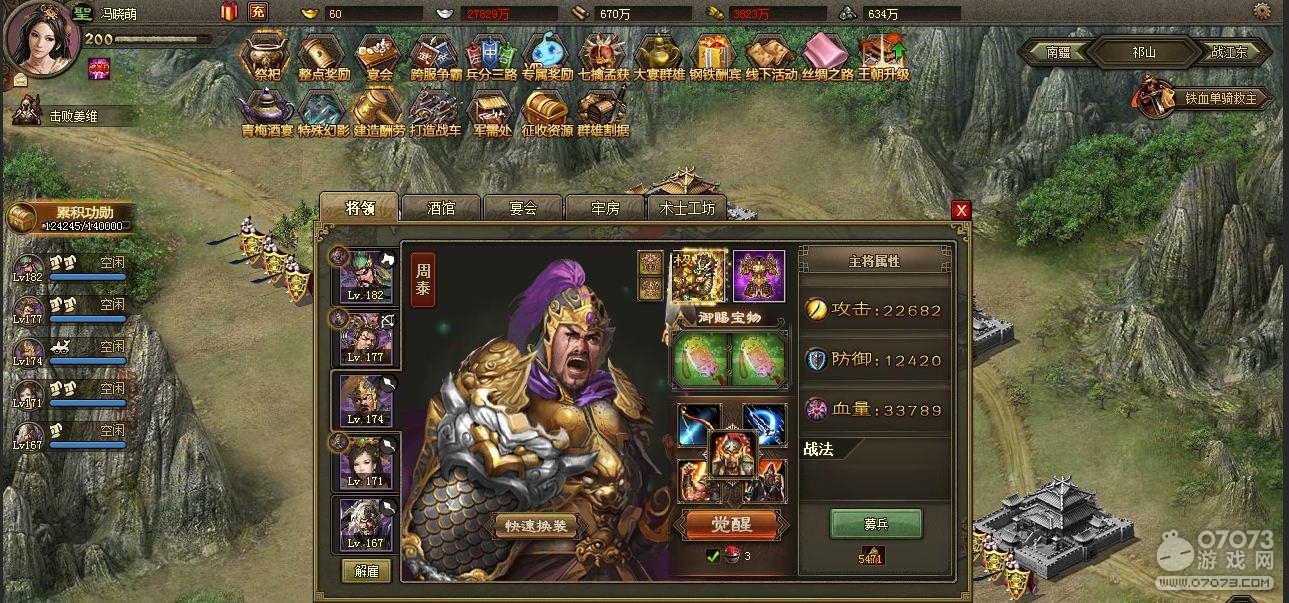Select the purple armor equipment slot

tap(759, 275)
